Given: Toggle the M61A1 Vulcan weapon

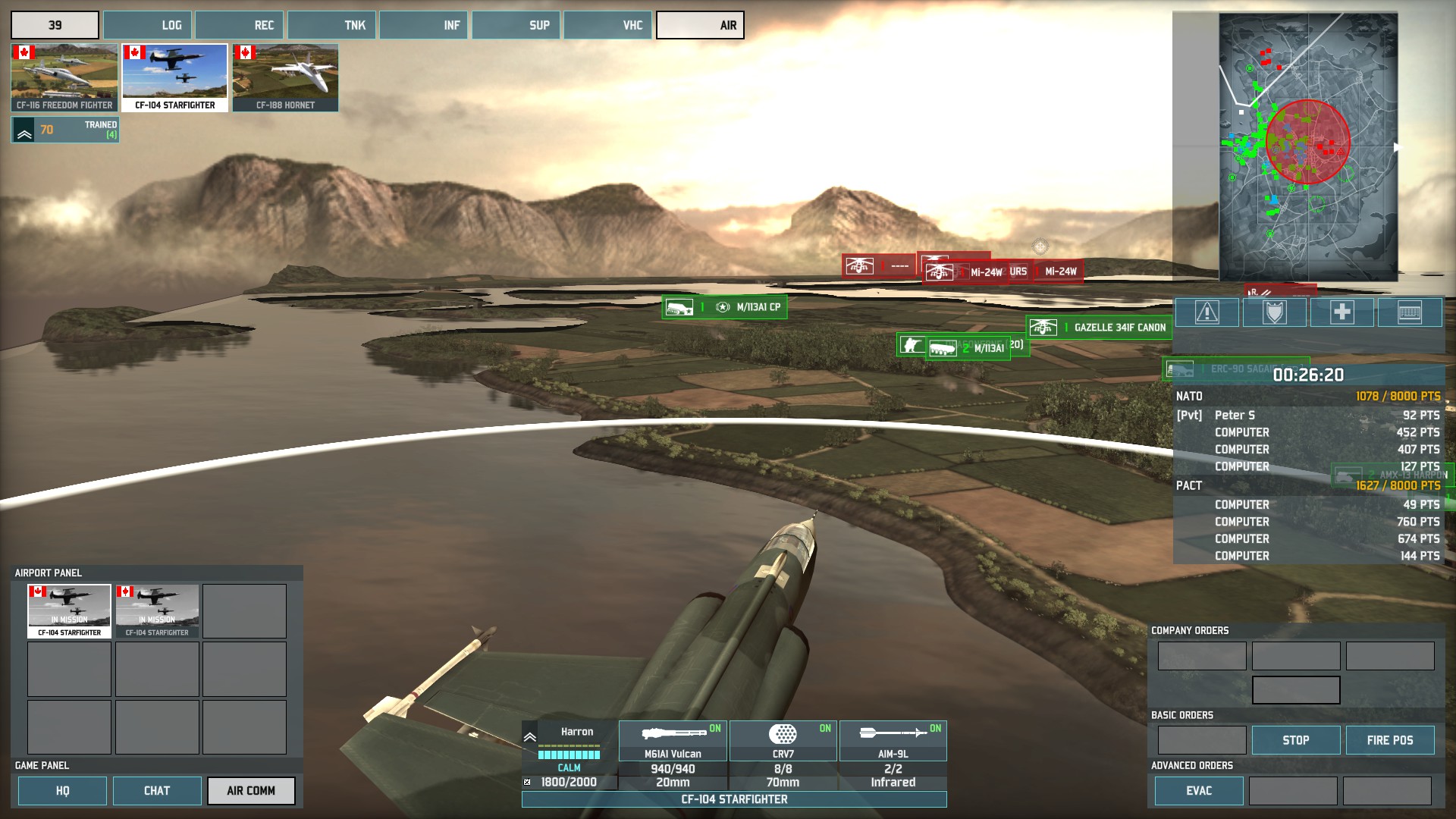Looking at the screenshot, I should (x=673, y=741).
